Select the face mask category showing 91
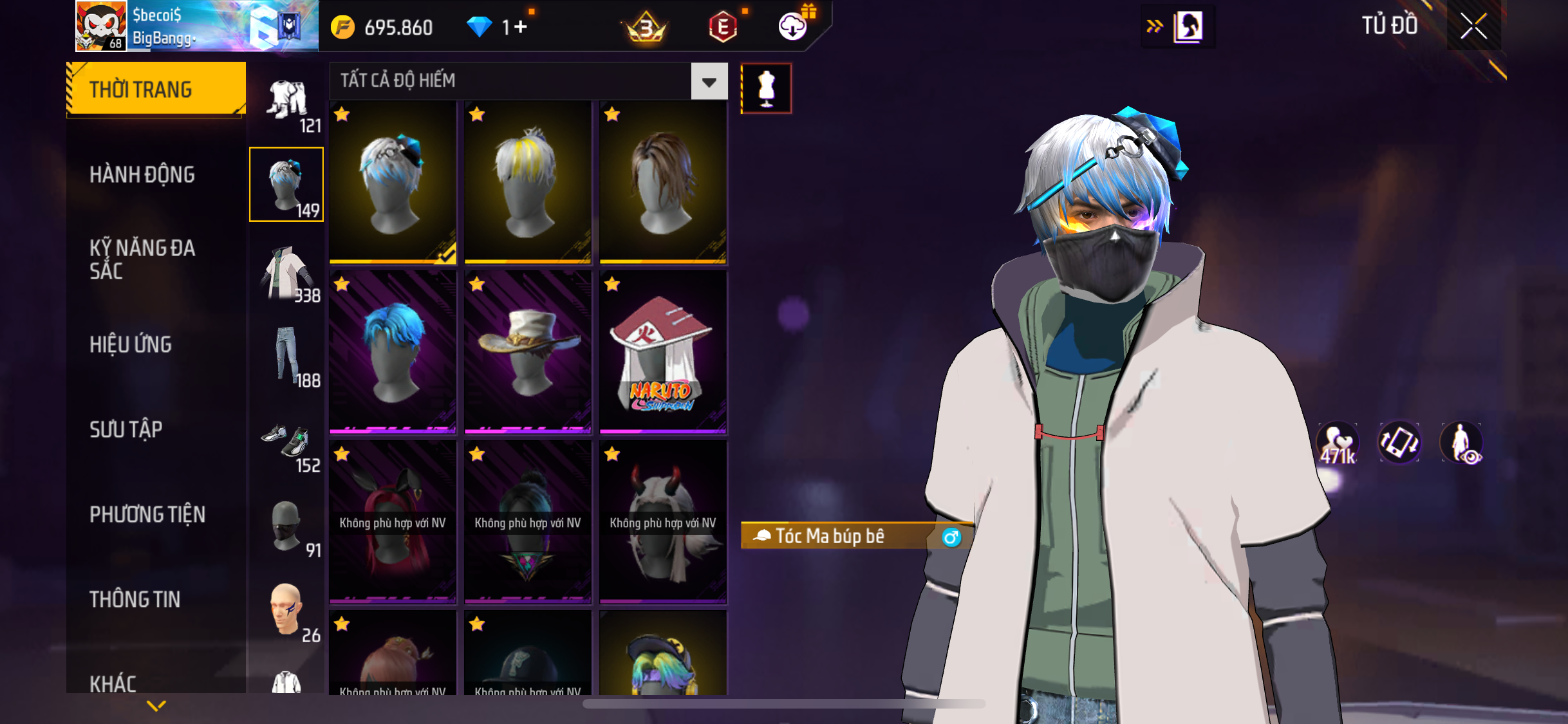The width and height of the screenshot is (1568, 724). click(x=287, y=528)
